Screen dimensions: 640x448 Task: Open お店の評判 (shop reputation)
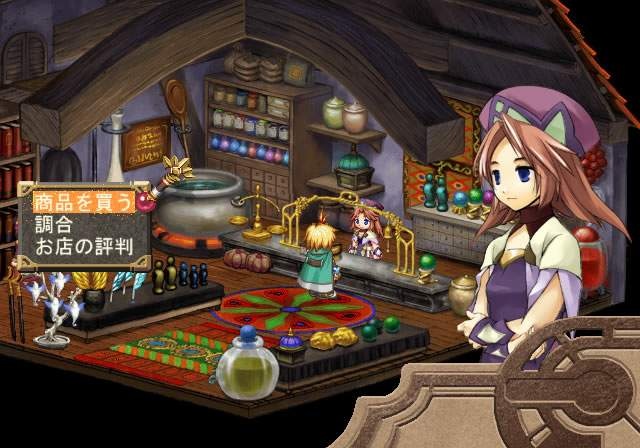coord(82,245)
